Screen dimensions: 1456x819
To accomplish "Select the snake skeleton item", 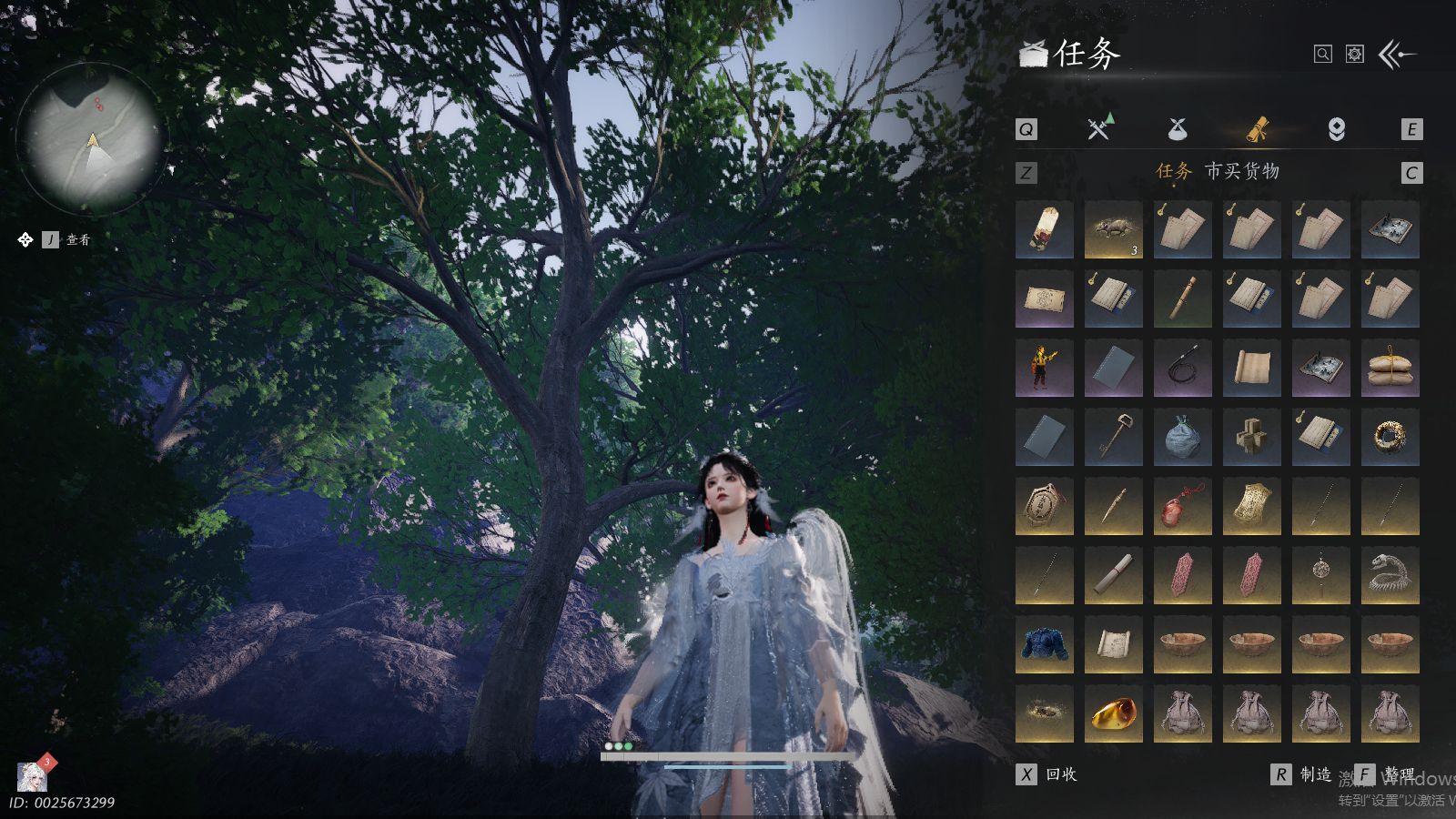I will [1390, 575].
